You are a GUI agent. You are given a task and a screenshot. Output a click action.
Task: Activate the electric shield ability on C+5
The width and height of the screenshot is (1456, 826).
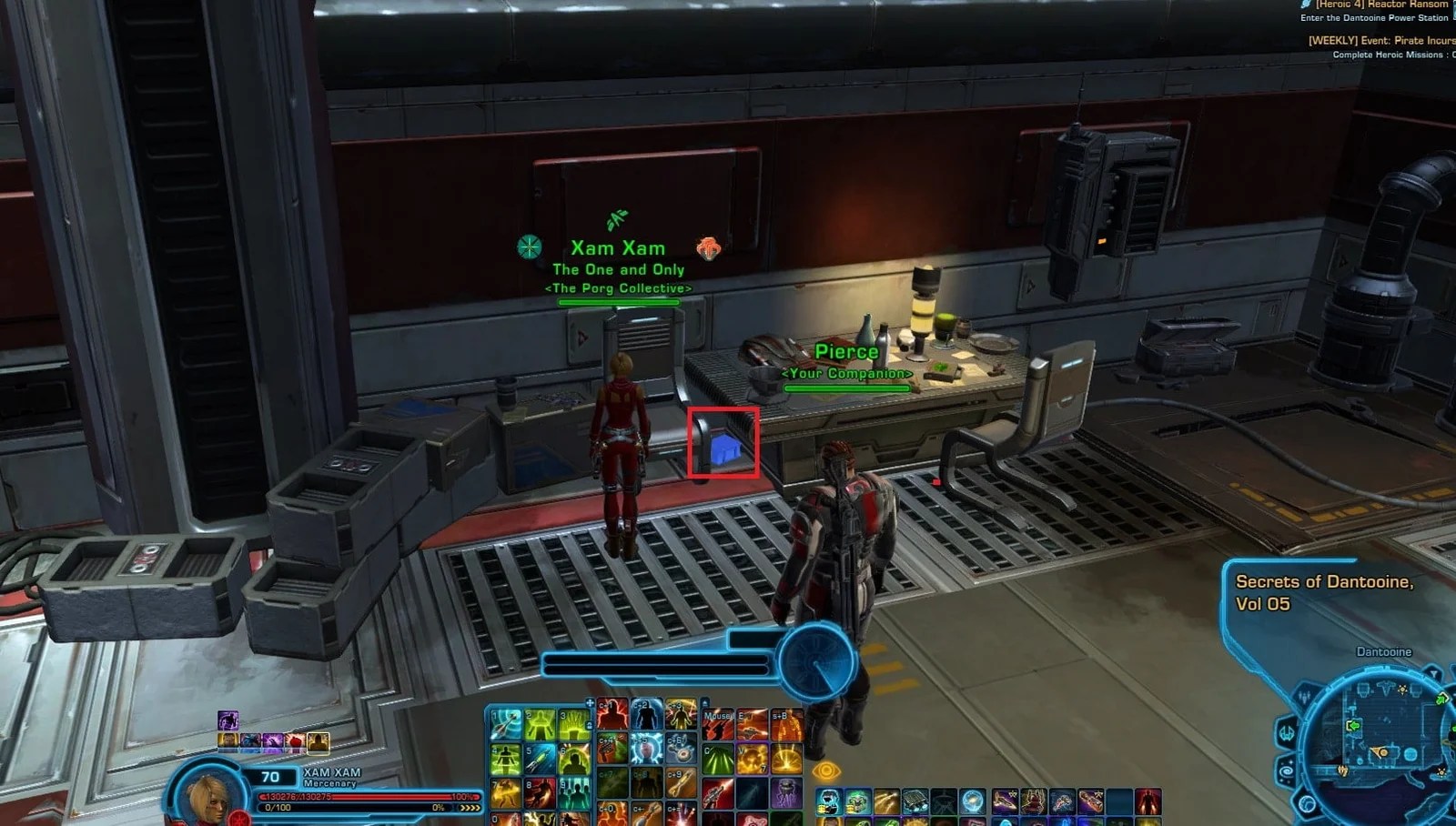point(646,750)
